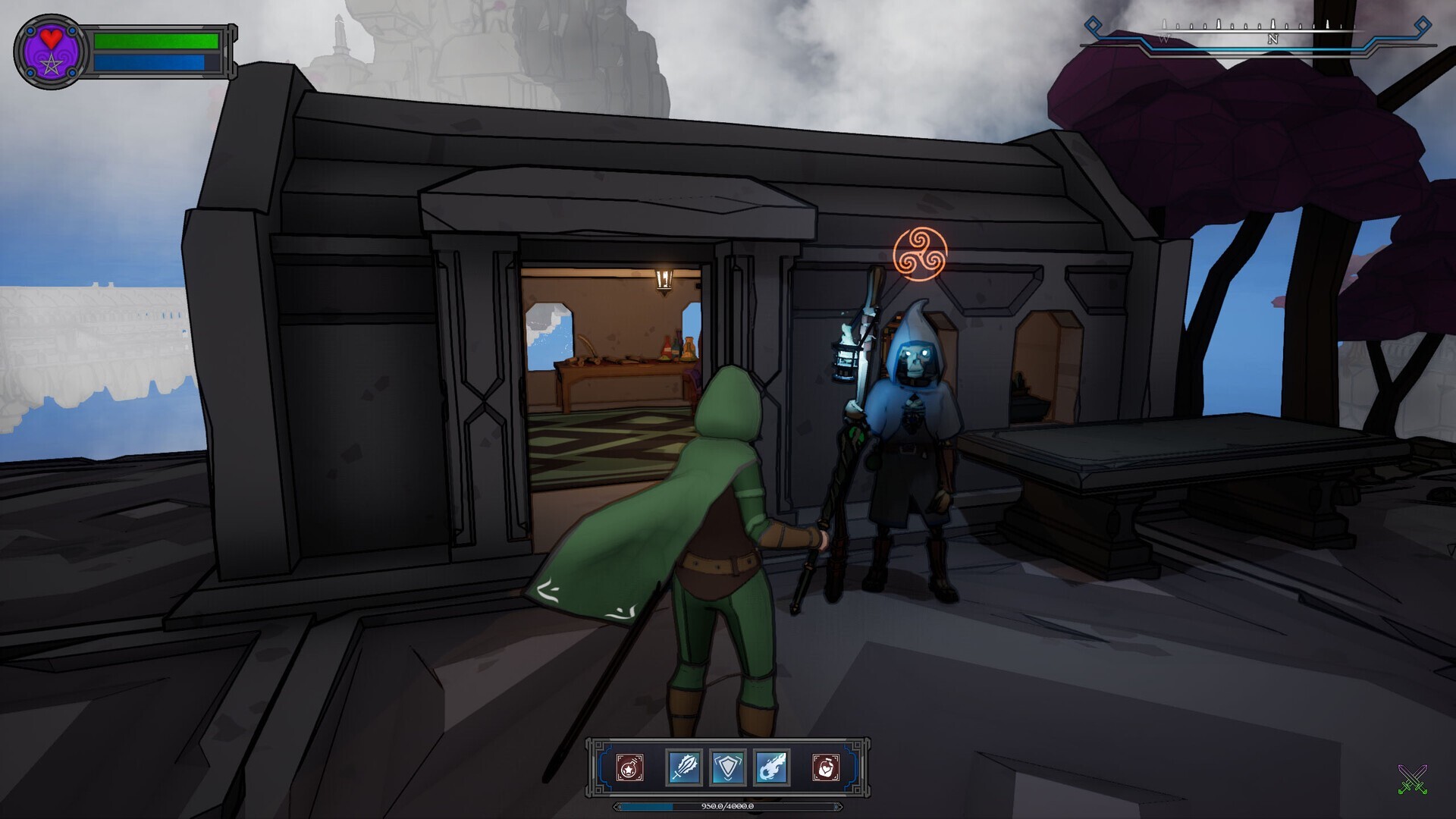Activate the shield block ability icon

[x=728, y=767]
